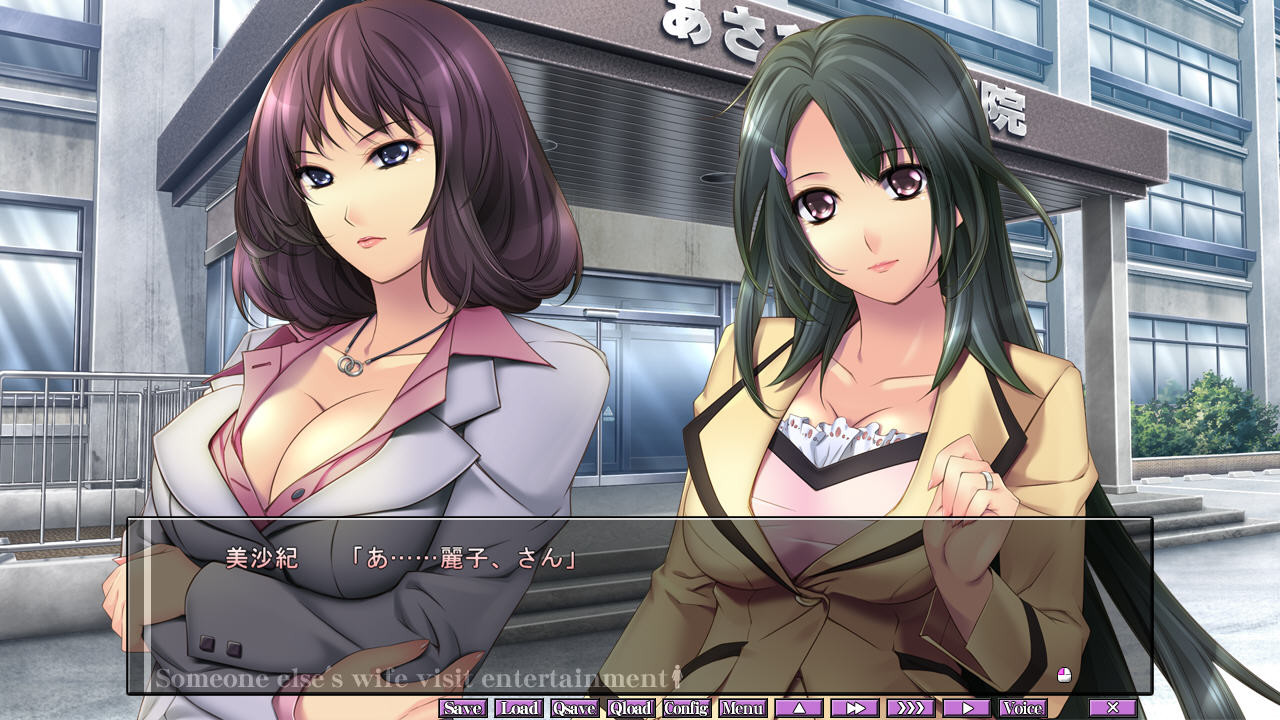Quick save with the Qsave button

click(575, 708)
